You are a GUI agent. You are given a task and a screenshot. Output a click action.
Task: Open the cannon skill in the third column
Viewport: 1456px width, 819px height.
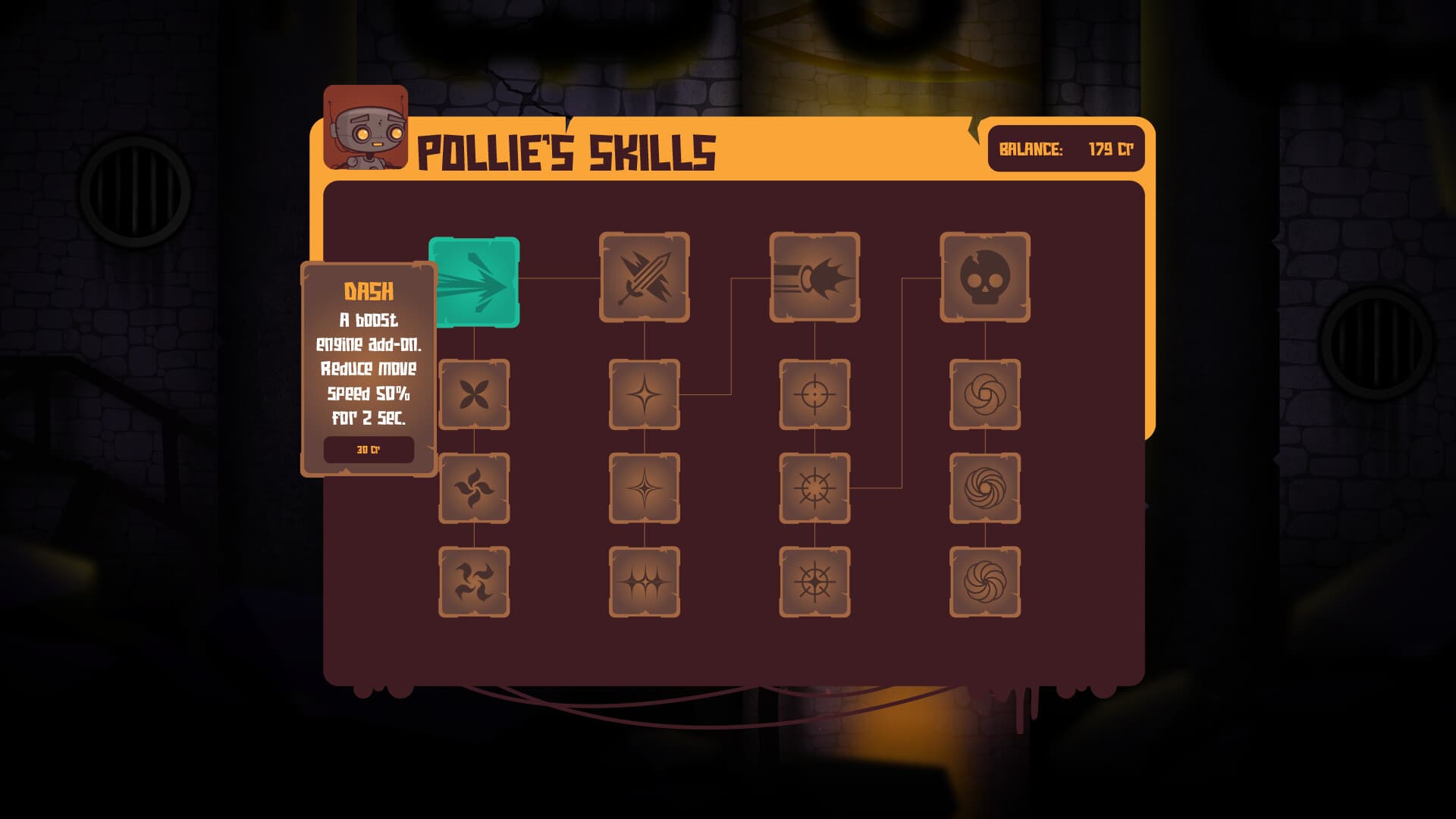pyautogui.click(x=814, y=281)
